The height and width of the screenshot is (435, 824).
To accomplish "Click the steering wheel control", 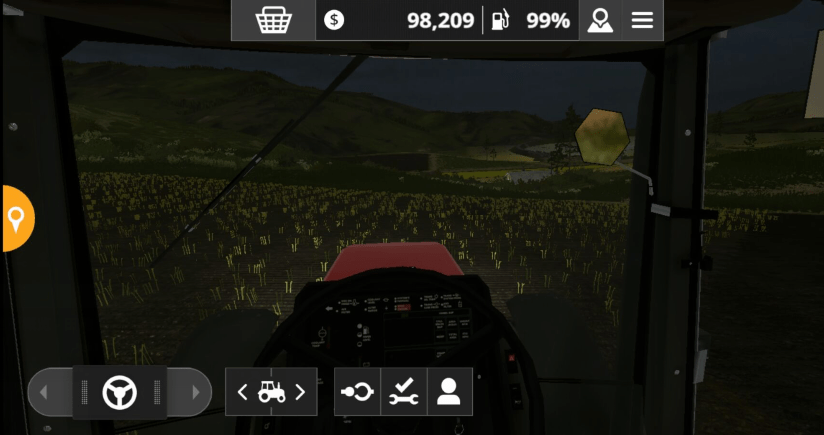I will point(120,392).
